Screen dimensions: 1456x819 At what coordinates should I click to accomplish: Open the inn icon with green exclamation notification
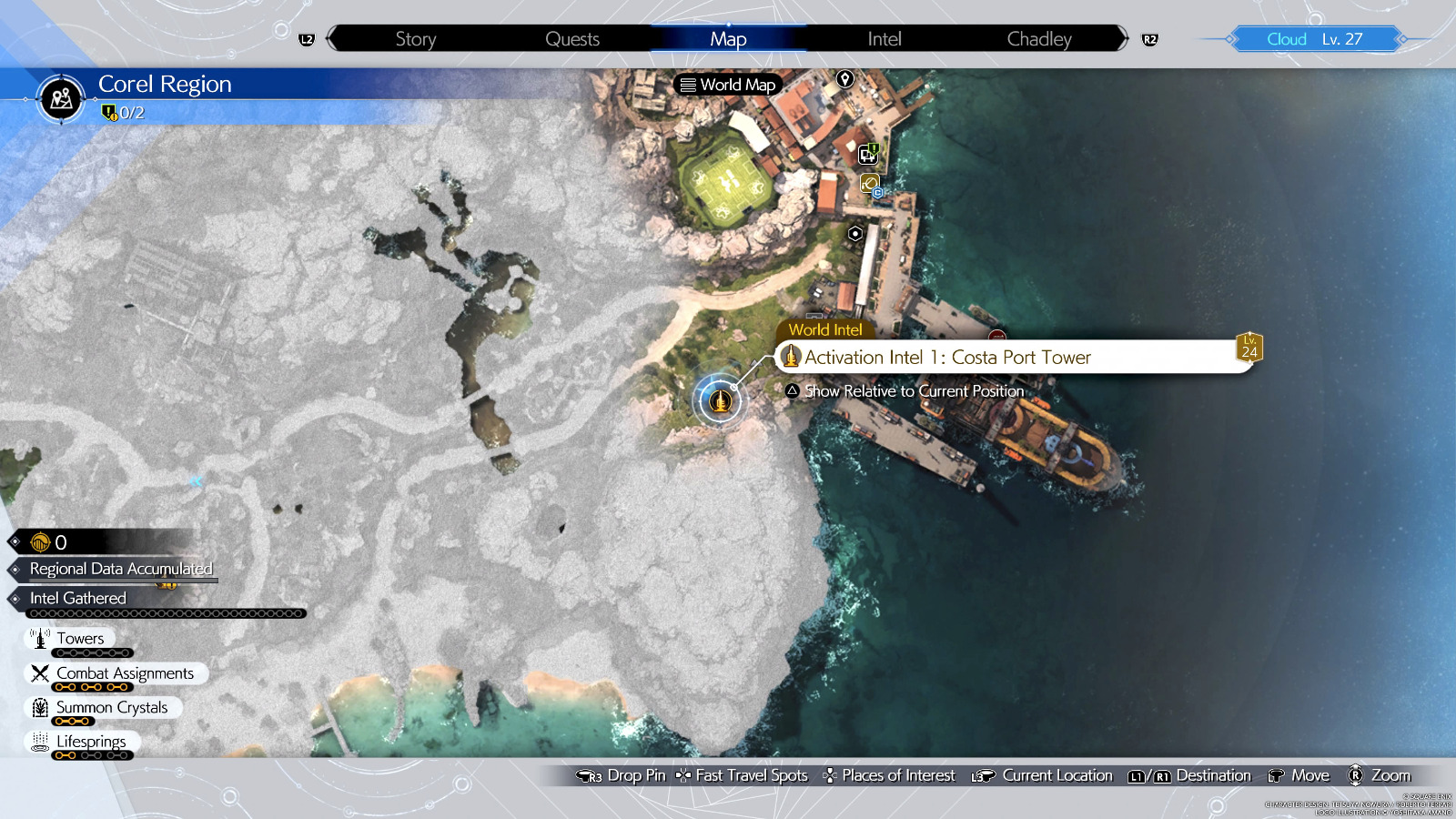click(865, 155)
